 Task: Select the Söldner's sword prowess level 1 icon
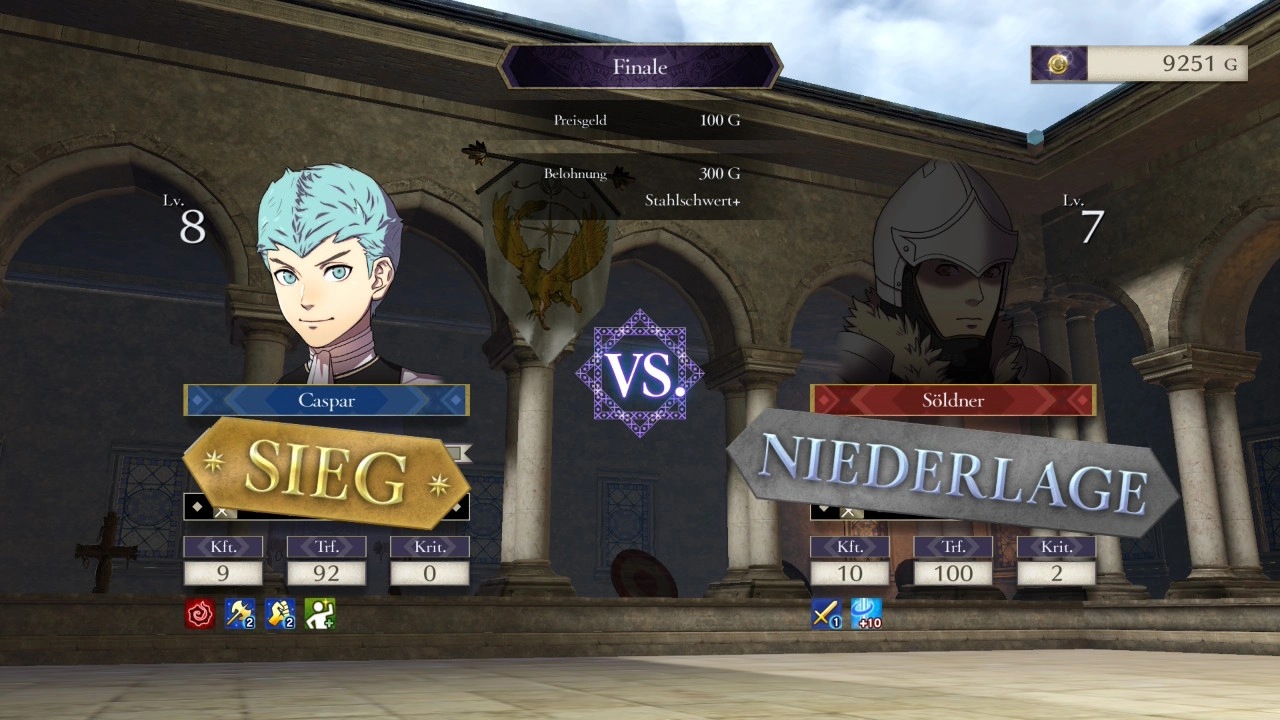[x=826, y=614]
